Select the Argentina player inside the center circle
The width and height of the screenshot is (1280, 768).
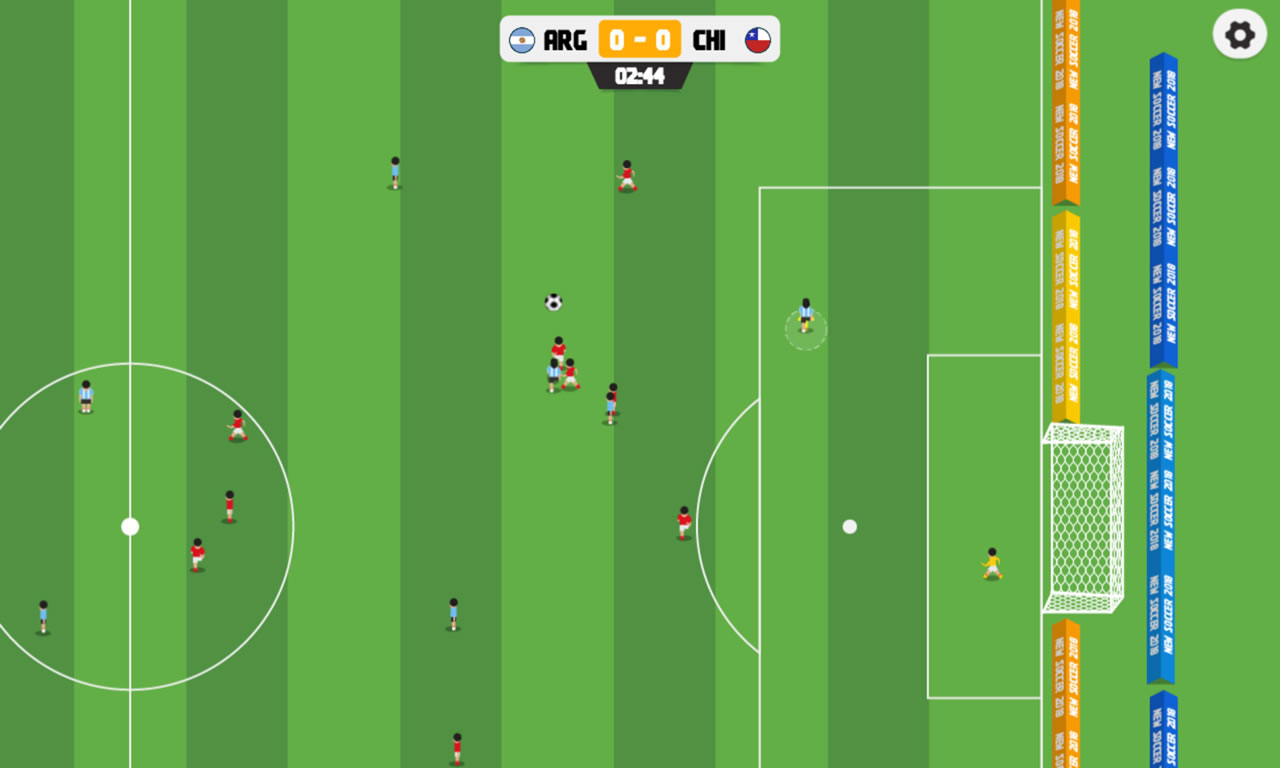pyautogui.click(x=85, y=398)
